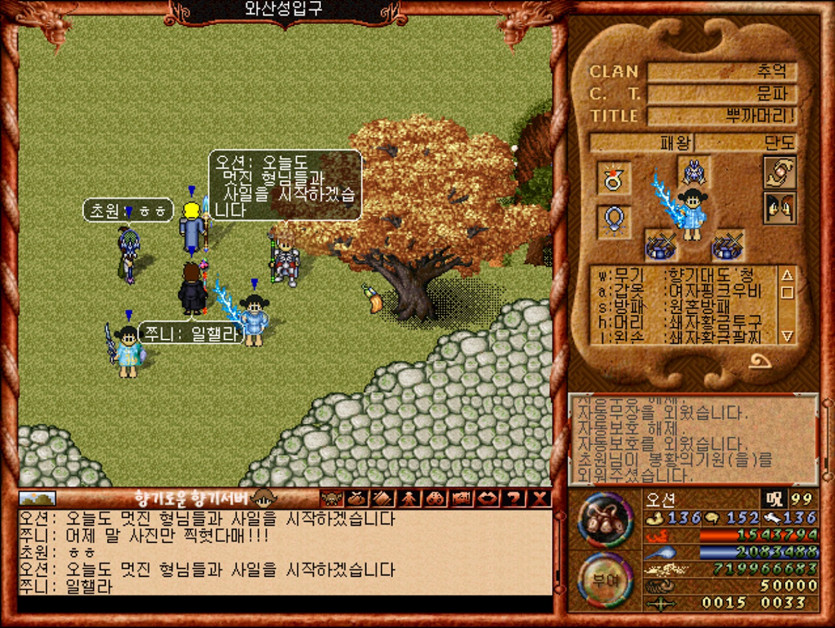Select the blue ring equipment slot
This screenshot has height=628, width=835.
click(614, 221)
